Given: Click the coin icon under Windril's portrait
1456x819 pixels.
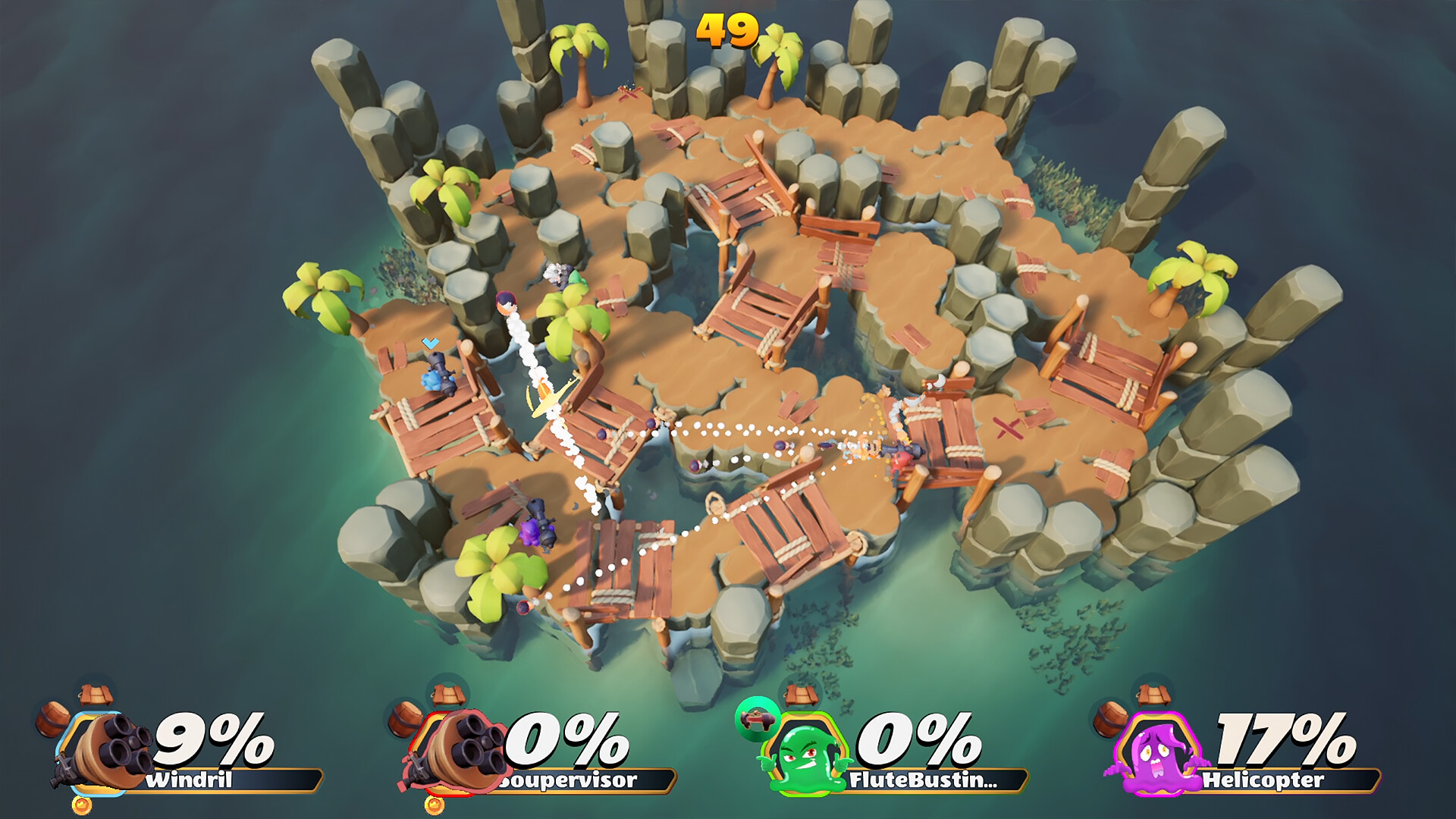Looking at the screenshot, I should coord(80,804).
